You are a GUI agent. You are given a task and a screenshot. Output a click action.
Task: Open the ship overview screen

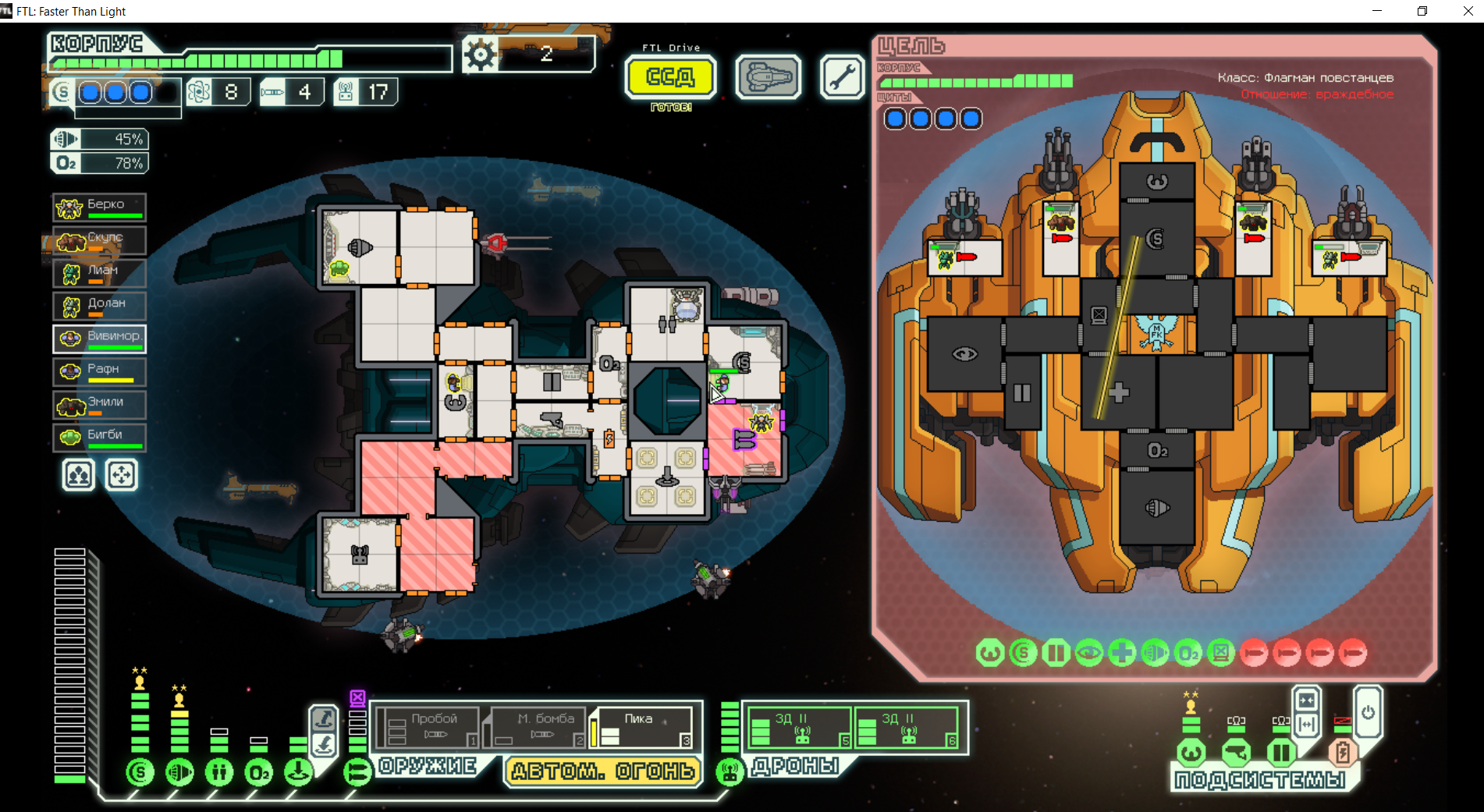point(768,77)
